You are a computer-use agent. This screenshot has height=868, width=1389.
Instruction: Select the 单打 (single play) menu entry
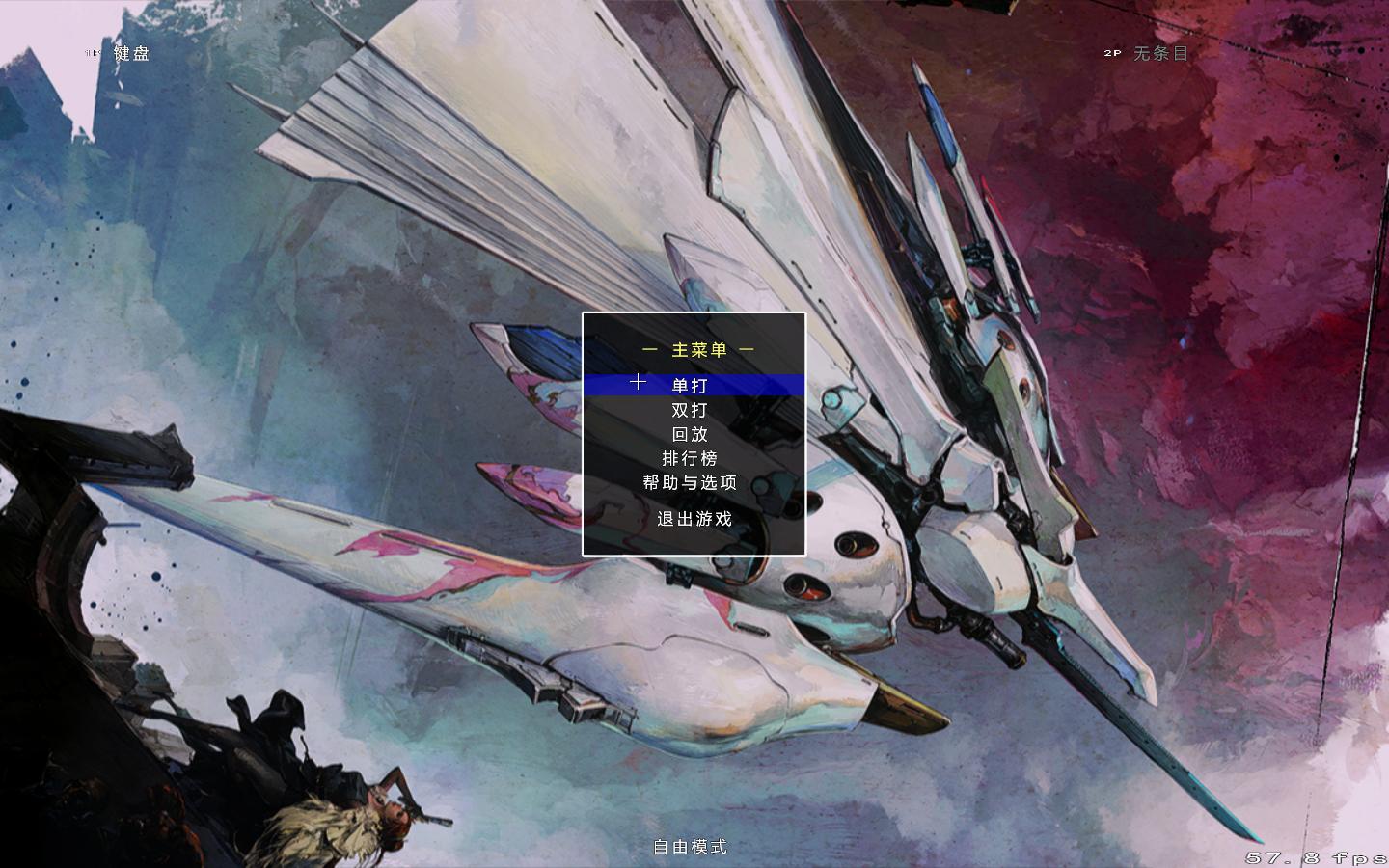[x=689, y=383]
